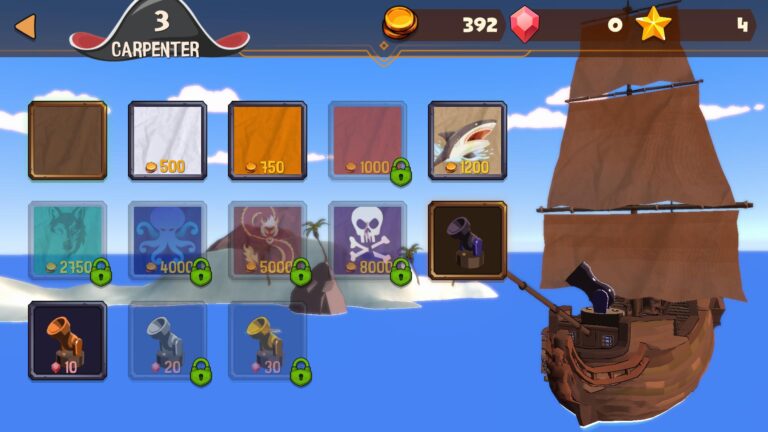Pick the locked red sail for 1000
768x432 pixels.
click(367, 140)
